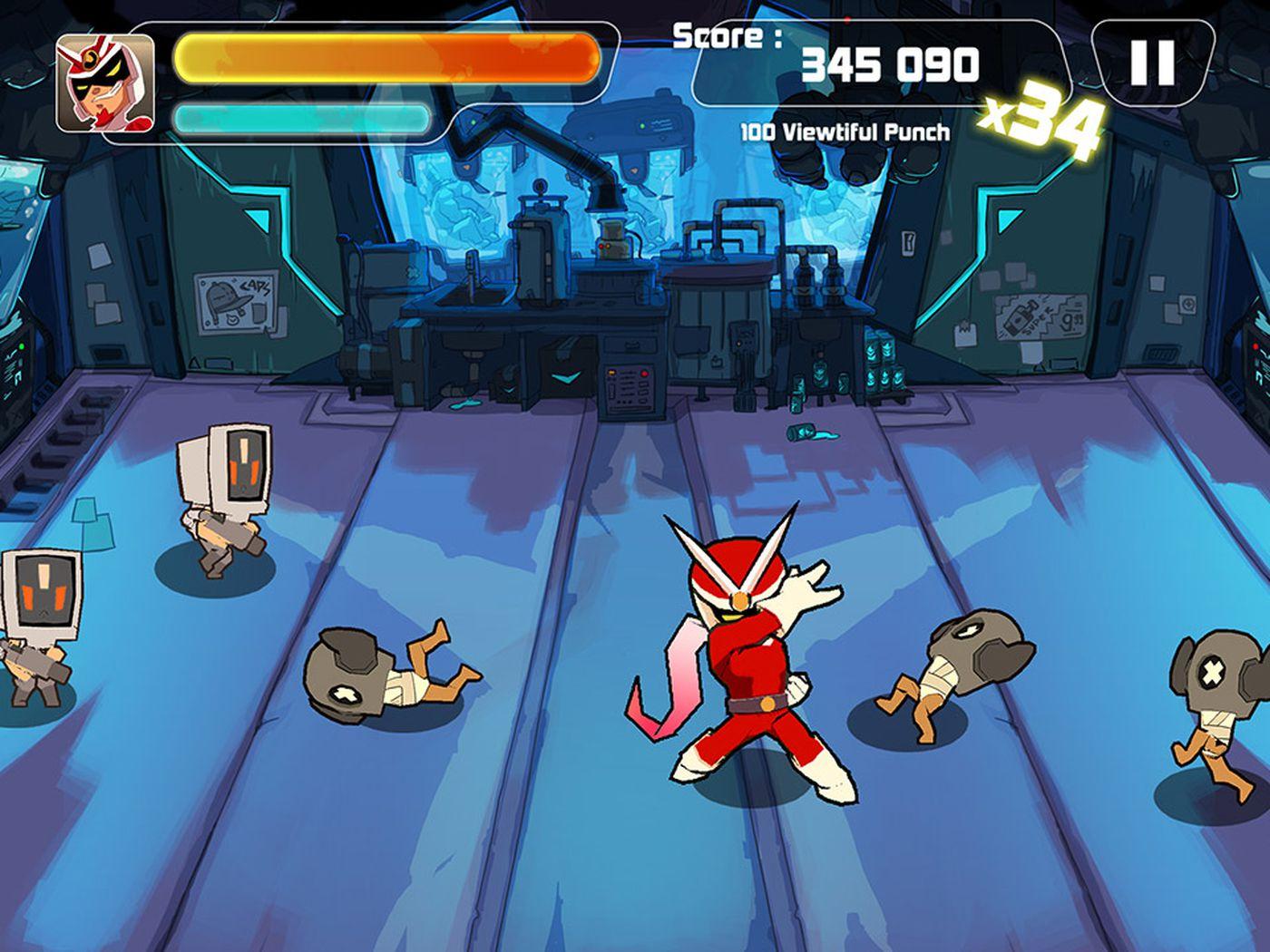Select the red Viewtiful Joe hero character
The width and height of the screenshot is (1270, 952).
coord(753,671)
